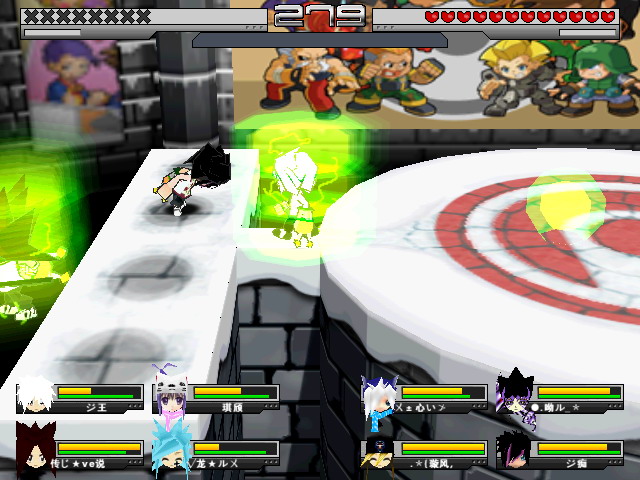Pick the white-and-blue-haired player portrait
The height and width of the screenshot is (480, 640).
380,397
